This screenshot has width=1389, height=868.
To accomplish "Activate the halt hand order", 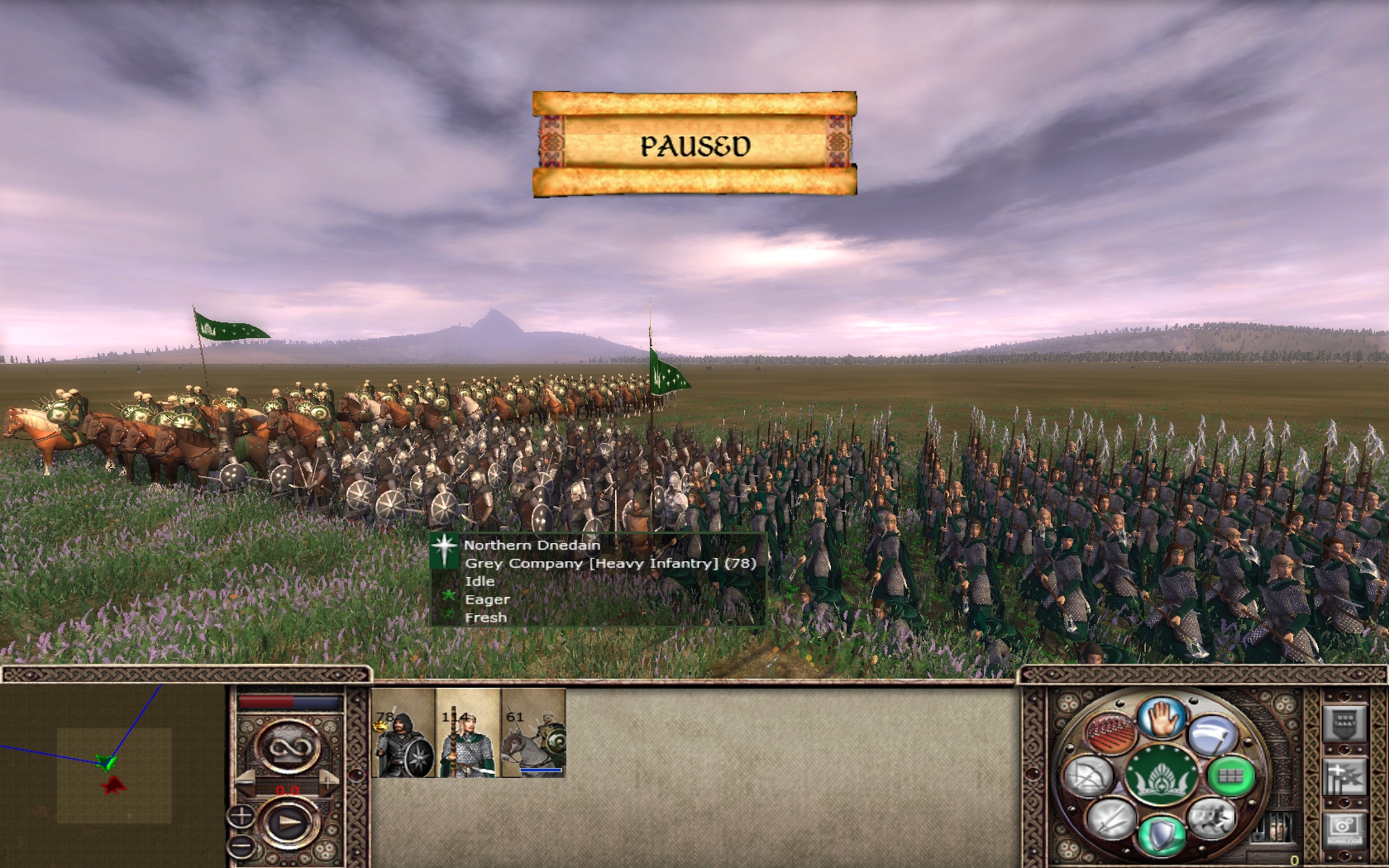I will (1162, 718).
